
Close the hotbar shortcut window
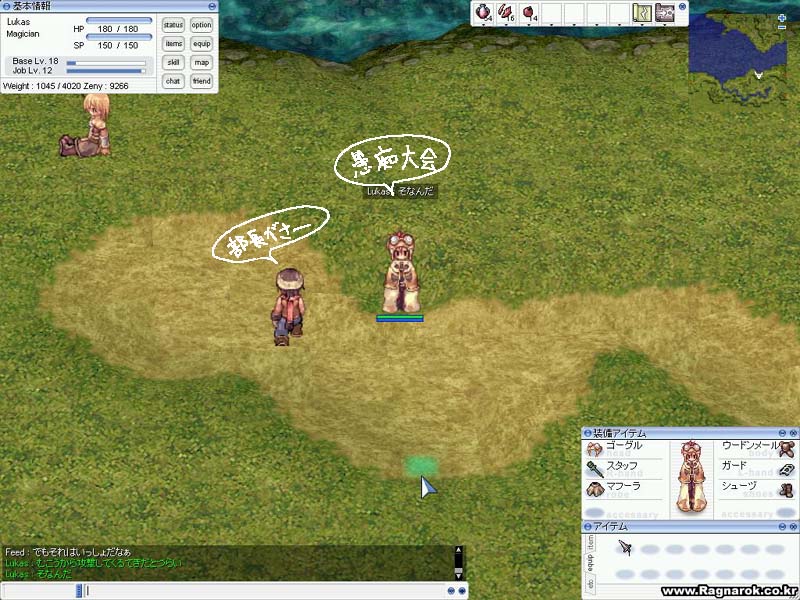(683, 7)
